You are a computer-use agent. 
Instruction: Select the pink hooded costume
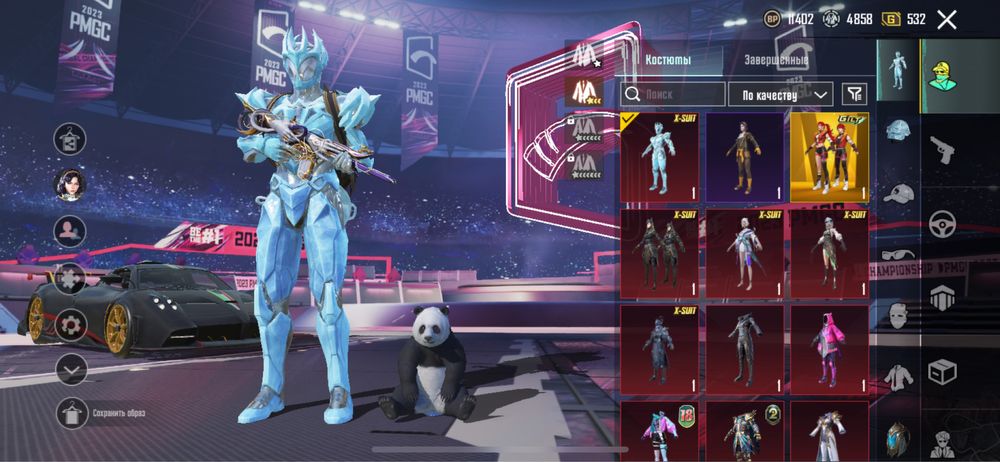coord(829,347)
